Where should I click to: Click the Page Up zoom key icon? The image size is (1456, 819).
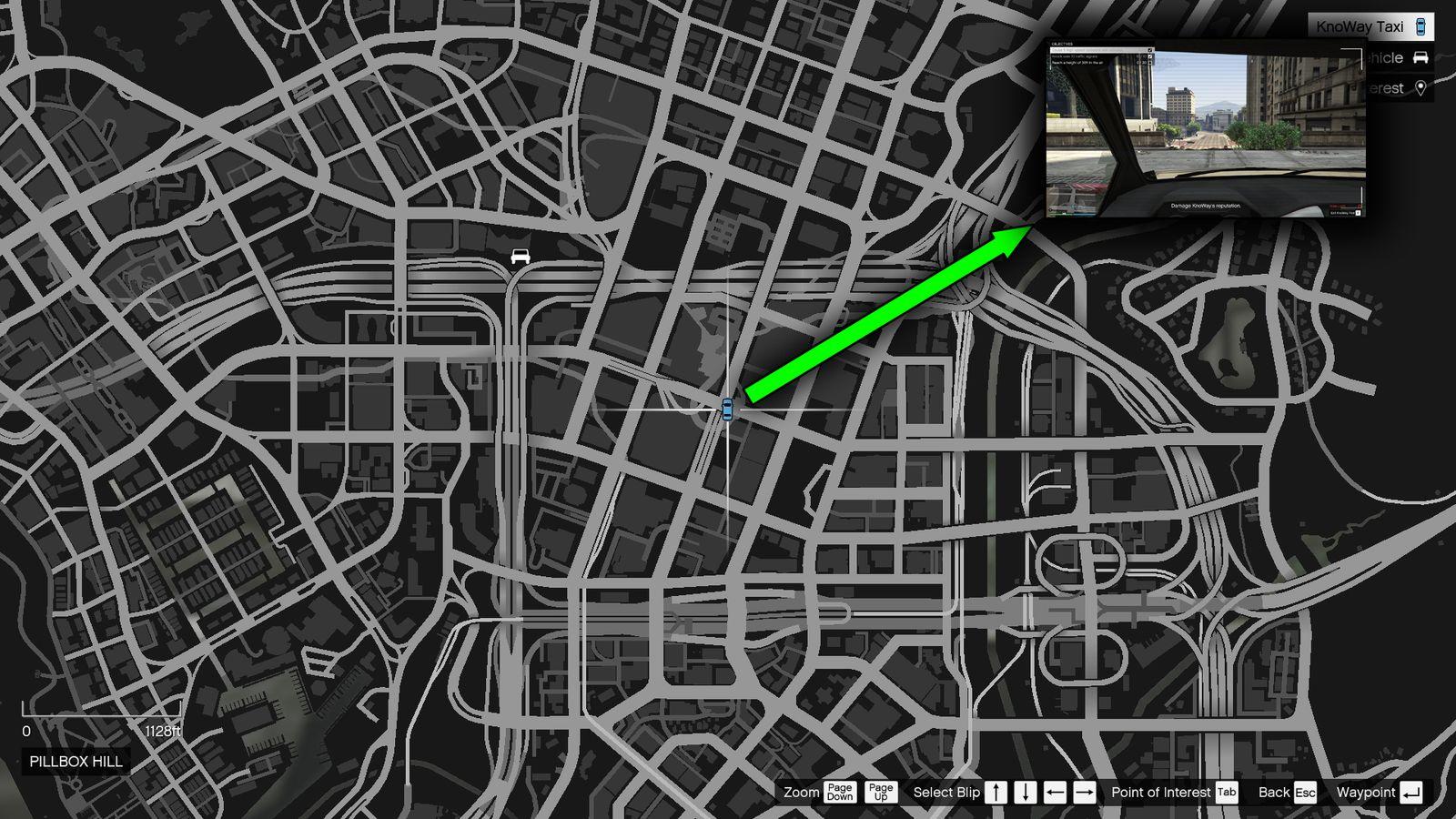(879, 792)
